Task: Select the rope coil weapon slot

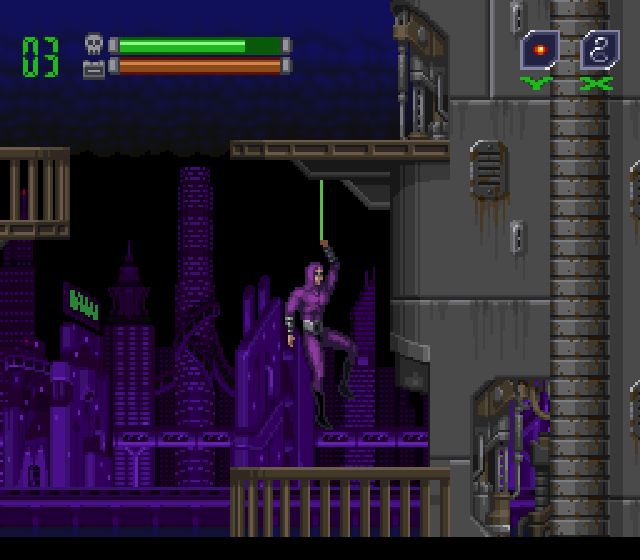Action: [598, 49]
